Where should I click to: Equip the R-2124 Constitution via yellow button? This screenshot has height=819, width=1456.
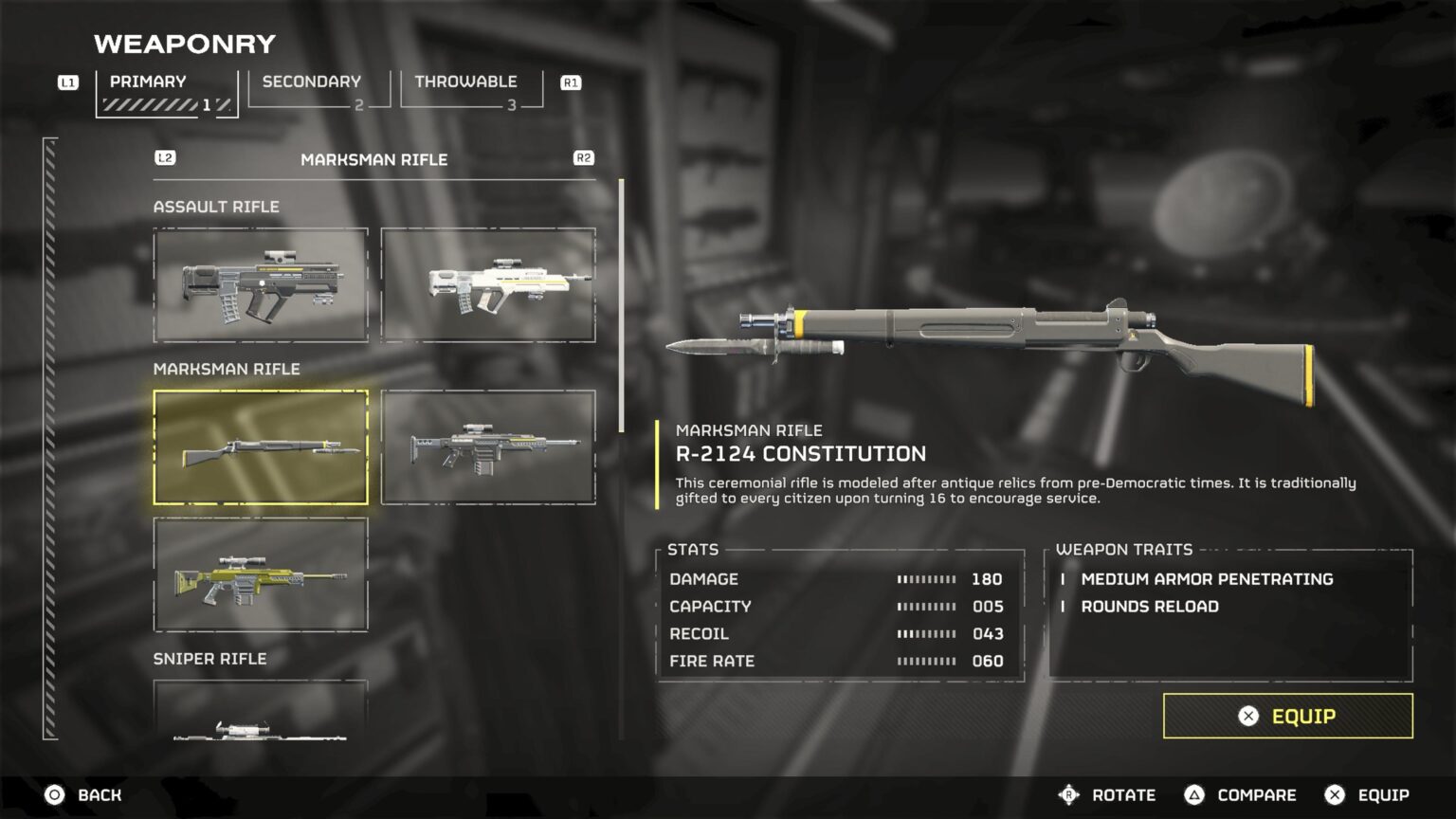pyautogui.click(x=1287, y=716)
